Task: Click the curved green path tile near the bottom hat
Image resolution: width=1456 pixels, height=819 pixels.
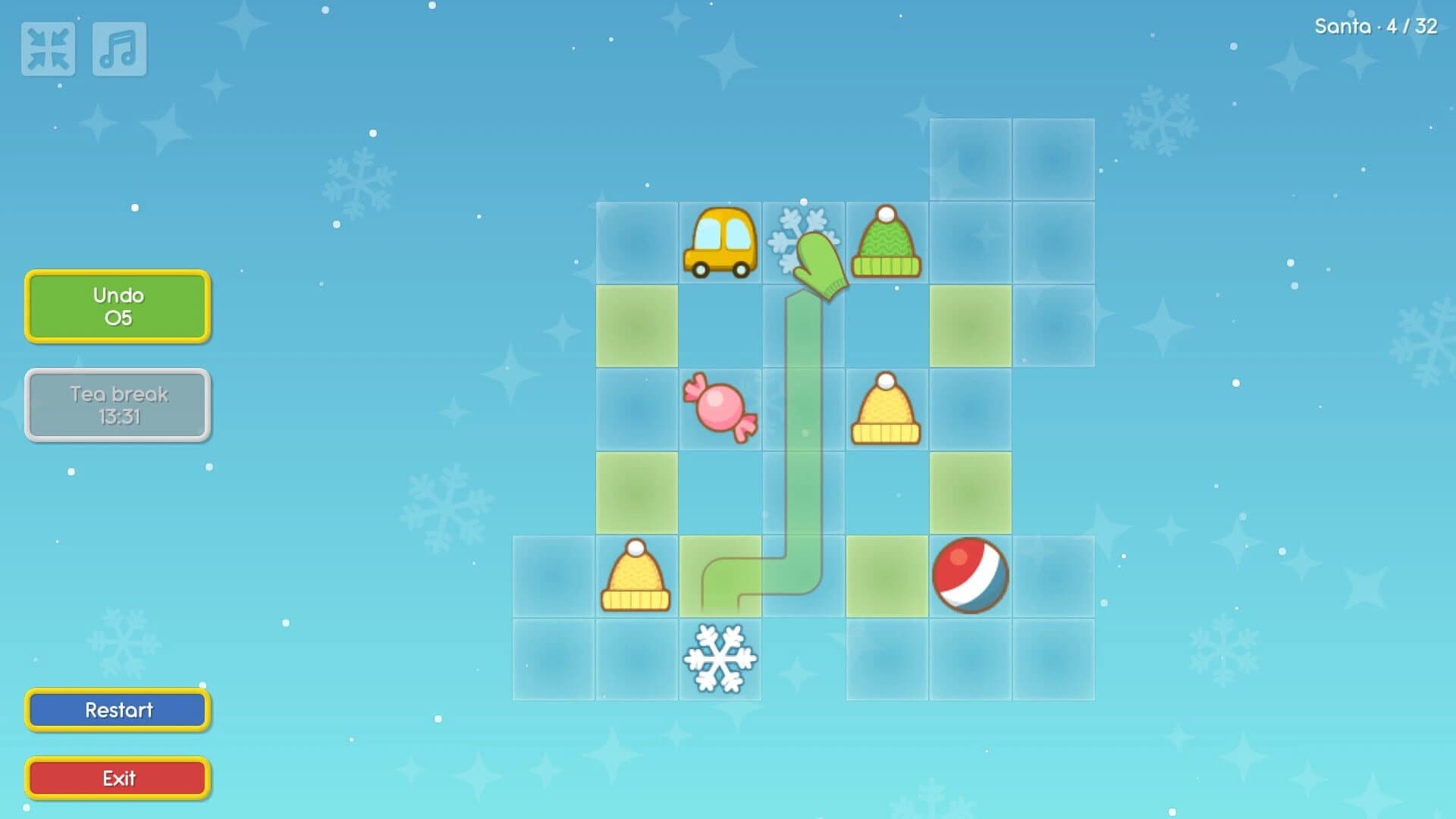Action: (722, 578)
